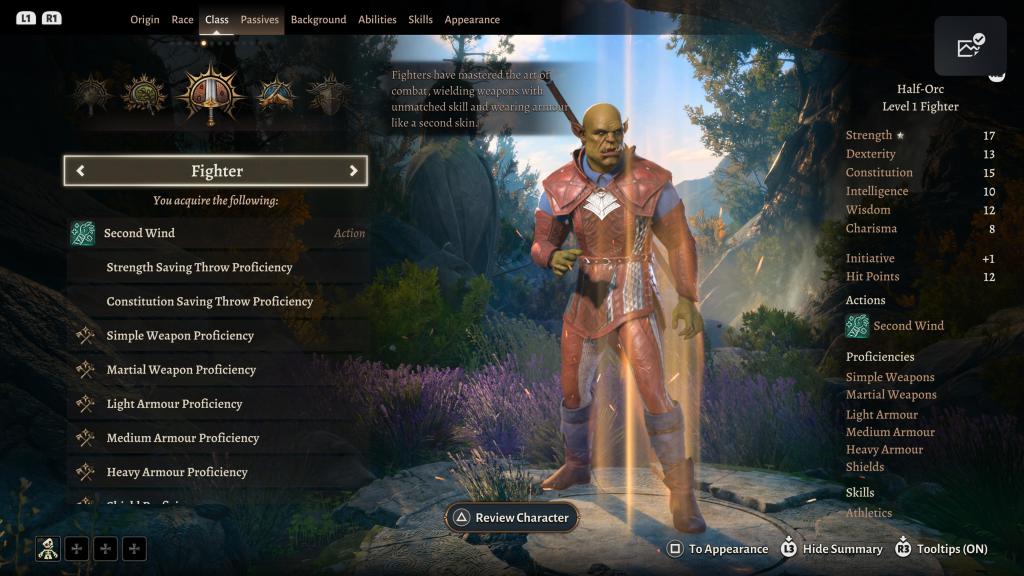This screenshot has width=1024, height=576.
Task: Select the skeleton character portrait slot
Action: click(48, 548)
